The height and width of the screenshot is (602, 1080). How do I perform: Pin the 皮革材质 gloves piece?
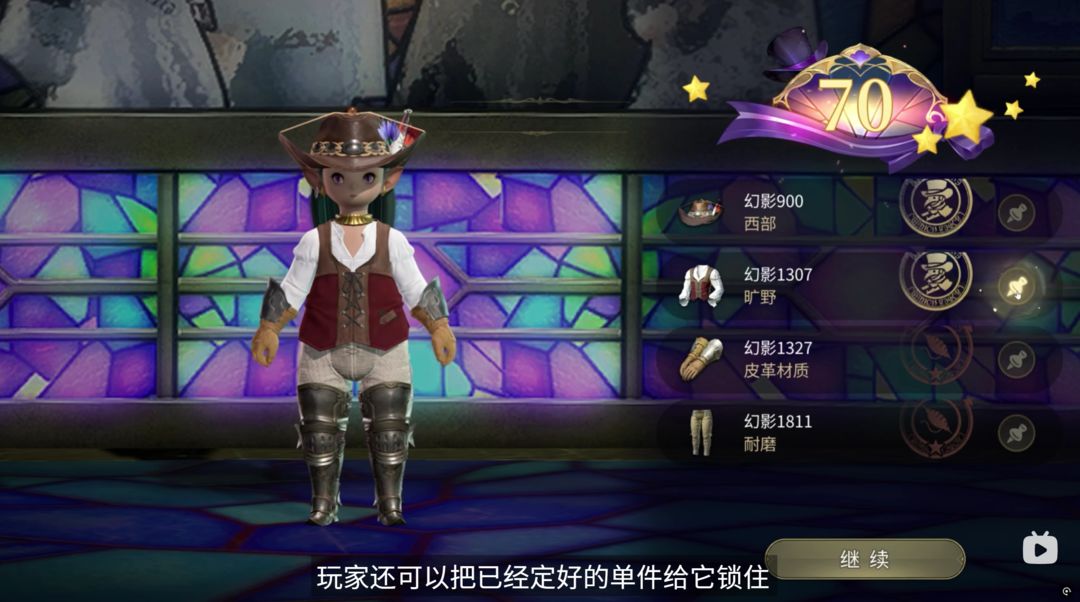coord(1016,360)
